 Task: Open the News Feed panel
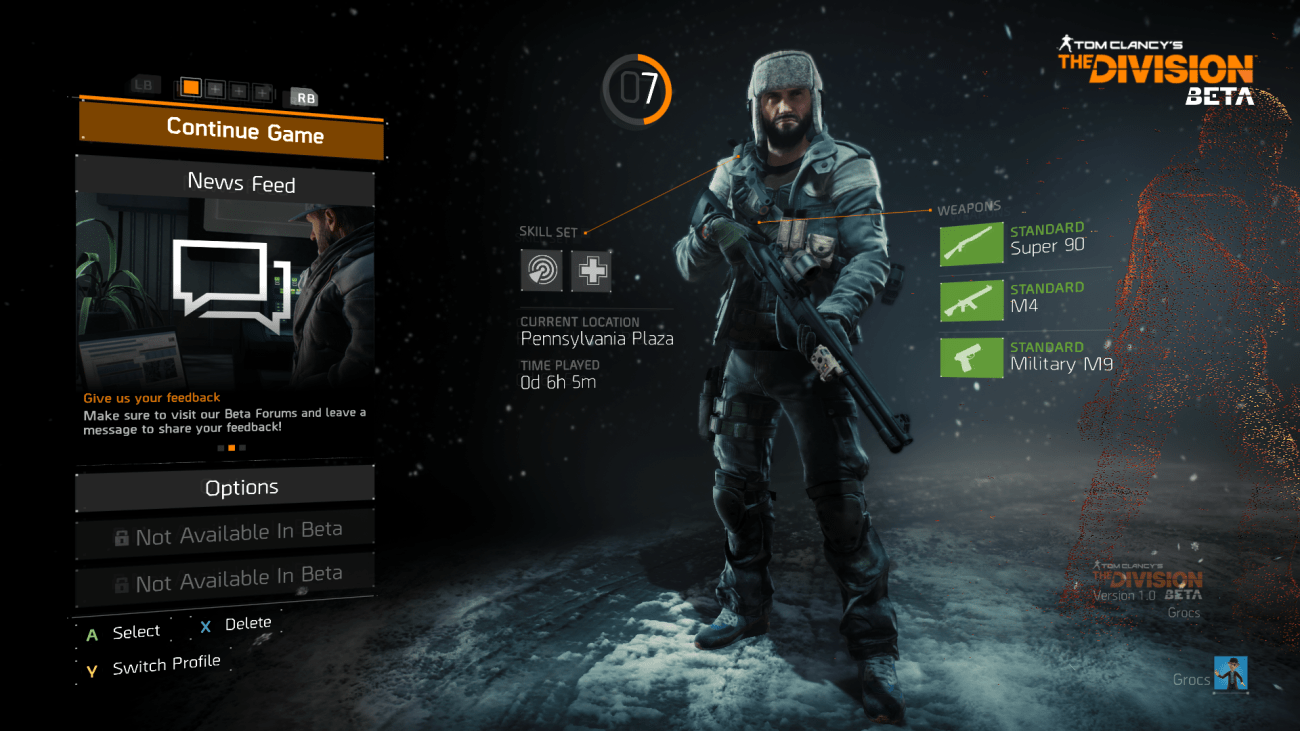click(242, 183)
